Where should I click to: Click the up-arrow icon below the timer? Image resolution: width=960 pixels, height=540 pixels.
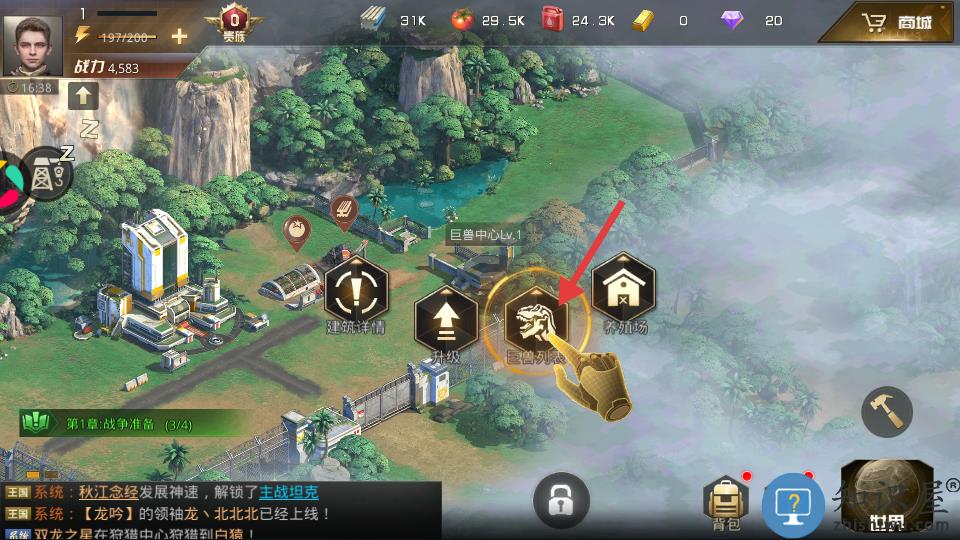point(82,96)
